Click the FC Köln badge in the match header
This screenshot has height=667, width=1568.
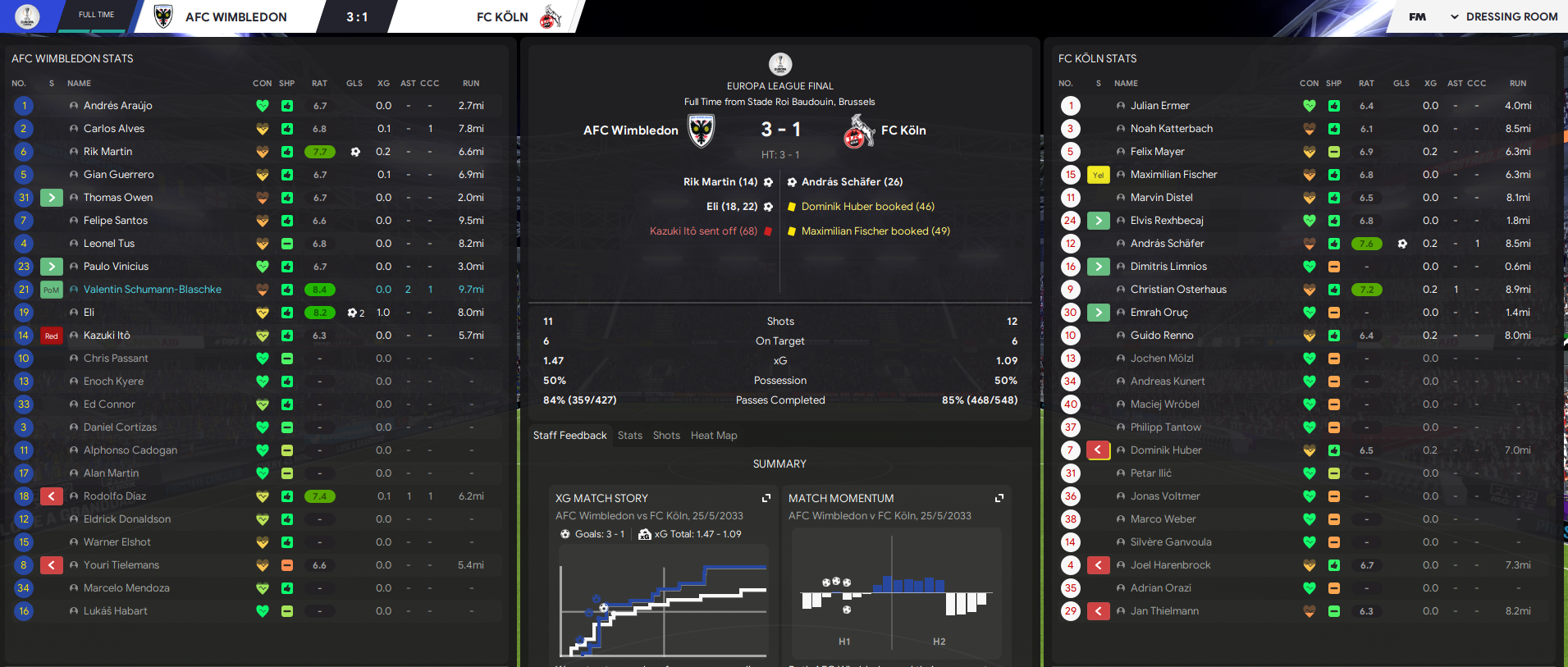860,130
